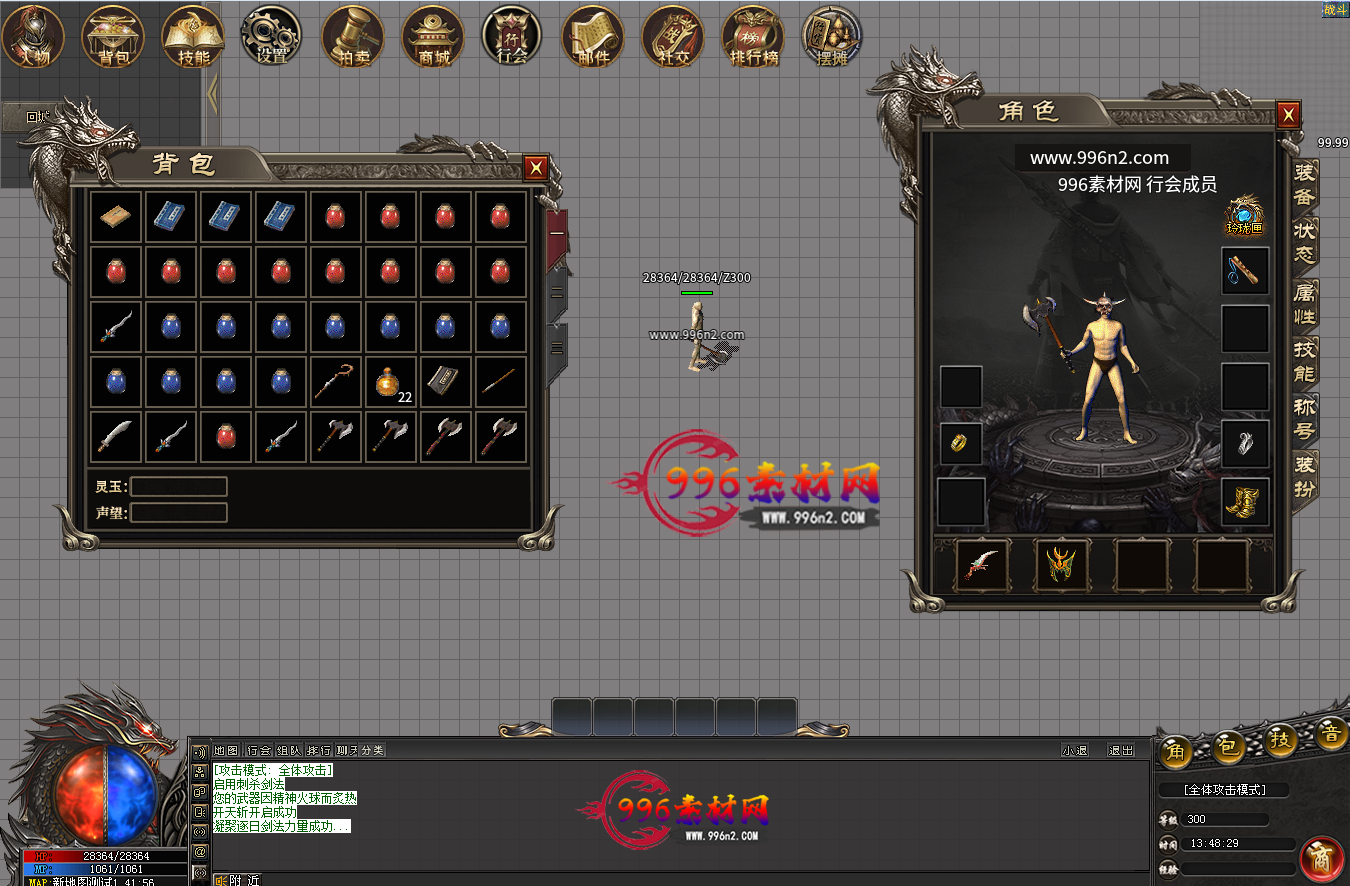Click the 退出 exit button

coord(1121,750)
